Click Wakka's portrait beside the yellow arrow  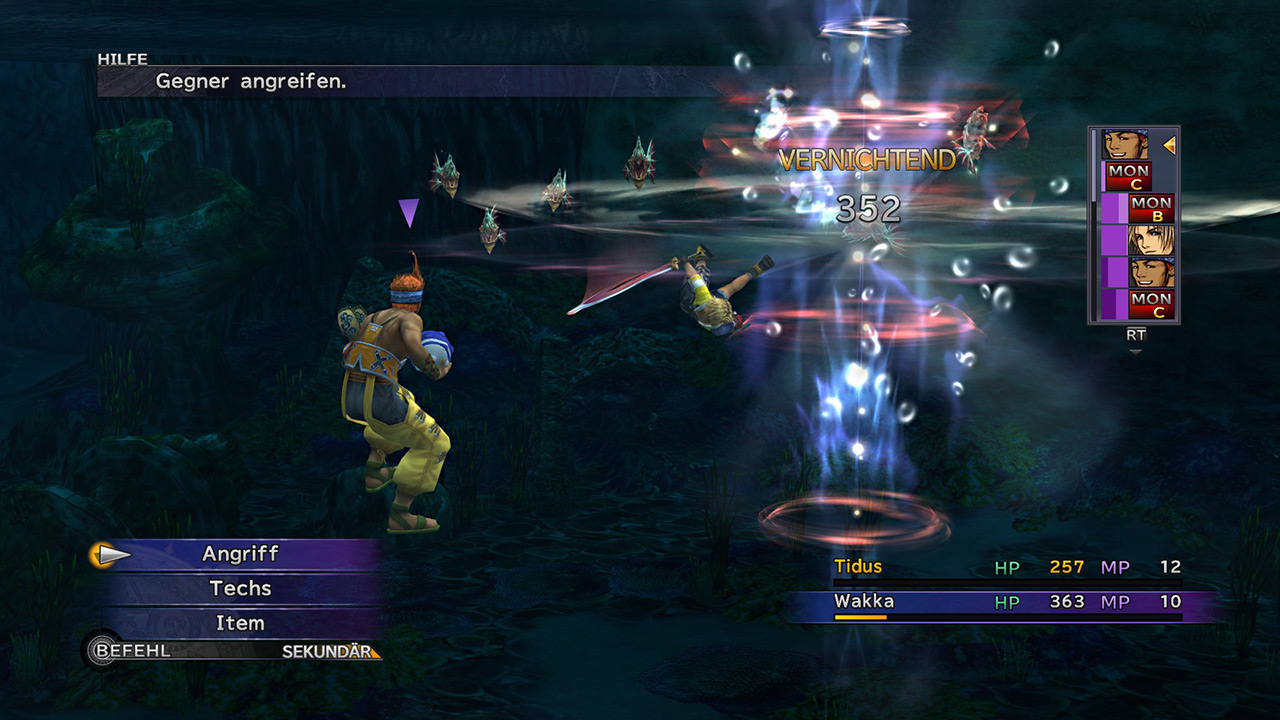click(1125, 145)
